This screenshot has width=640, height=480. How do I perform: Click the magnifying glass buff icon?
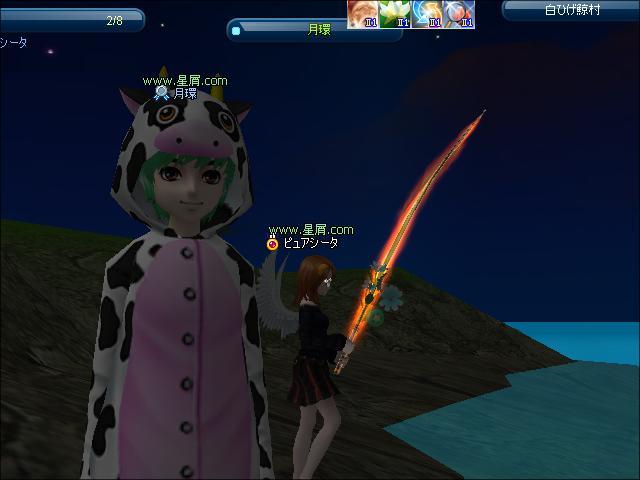tap(459, 14)
